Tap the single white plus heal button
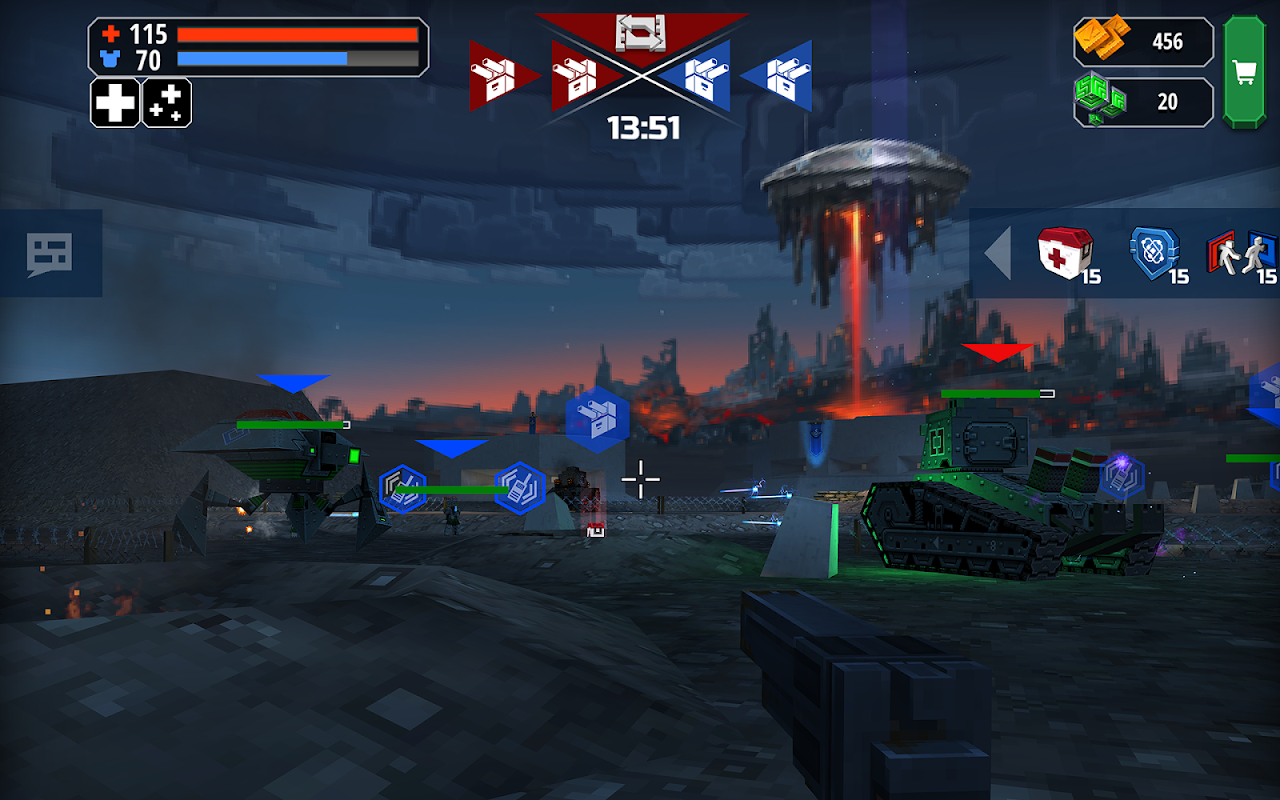Screen dimensions: 1280x800 (x=115, y=103)
